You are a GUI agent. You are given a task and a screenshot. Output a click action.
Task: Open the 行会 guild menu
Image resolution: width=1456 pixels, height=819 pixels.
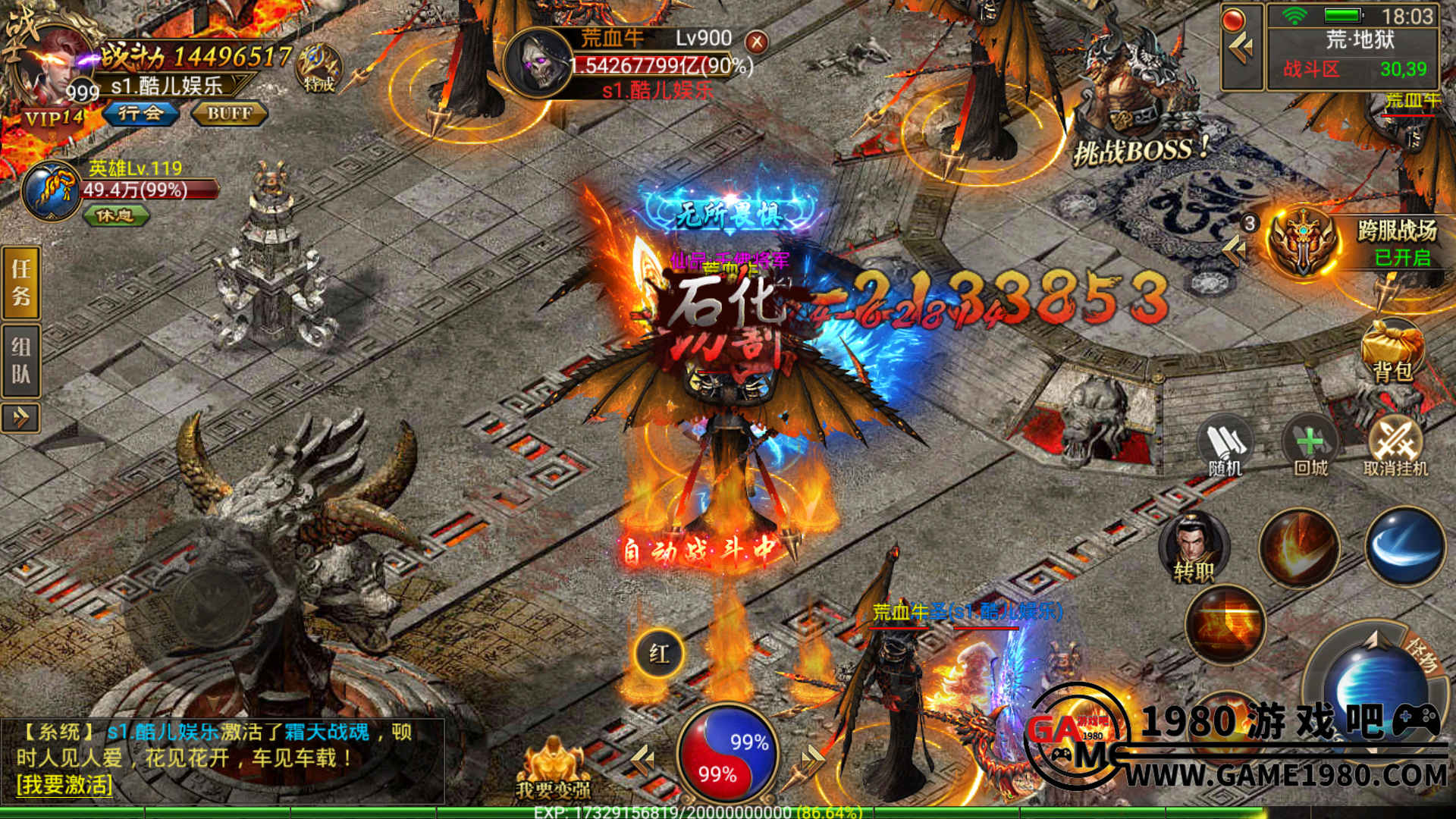tap(141, 114)
